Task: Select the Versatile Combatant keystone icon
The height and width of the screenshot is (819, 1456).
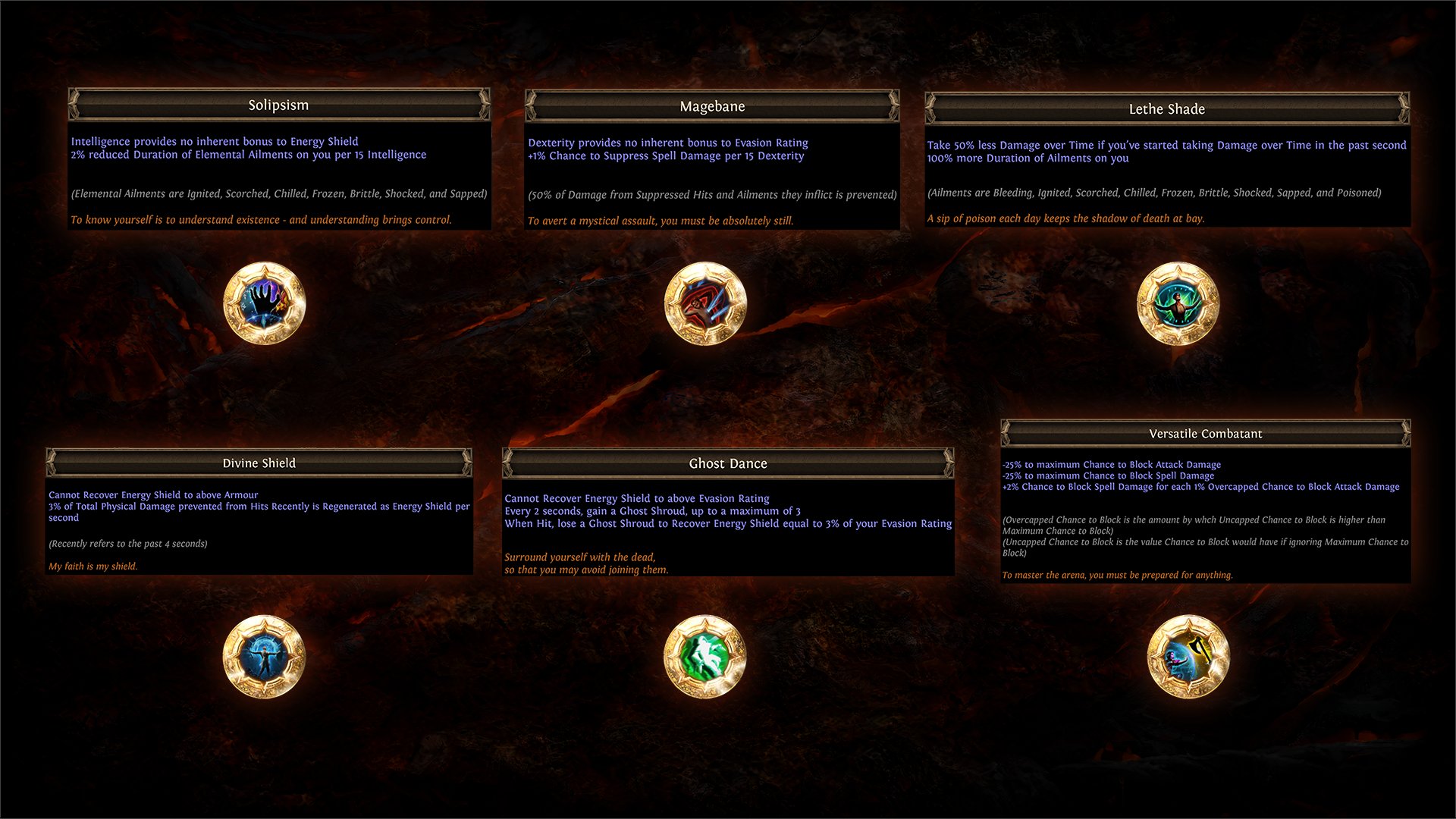Action: click(x=1188, y=656)
